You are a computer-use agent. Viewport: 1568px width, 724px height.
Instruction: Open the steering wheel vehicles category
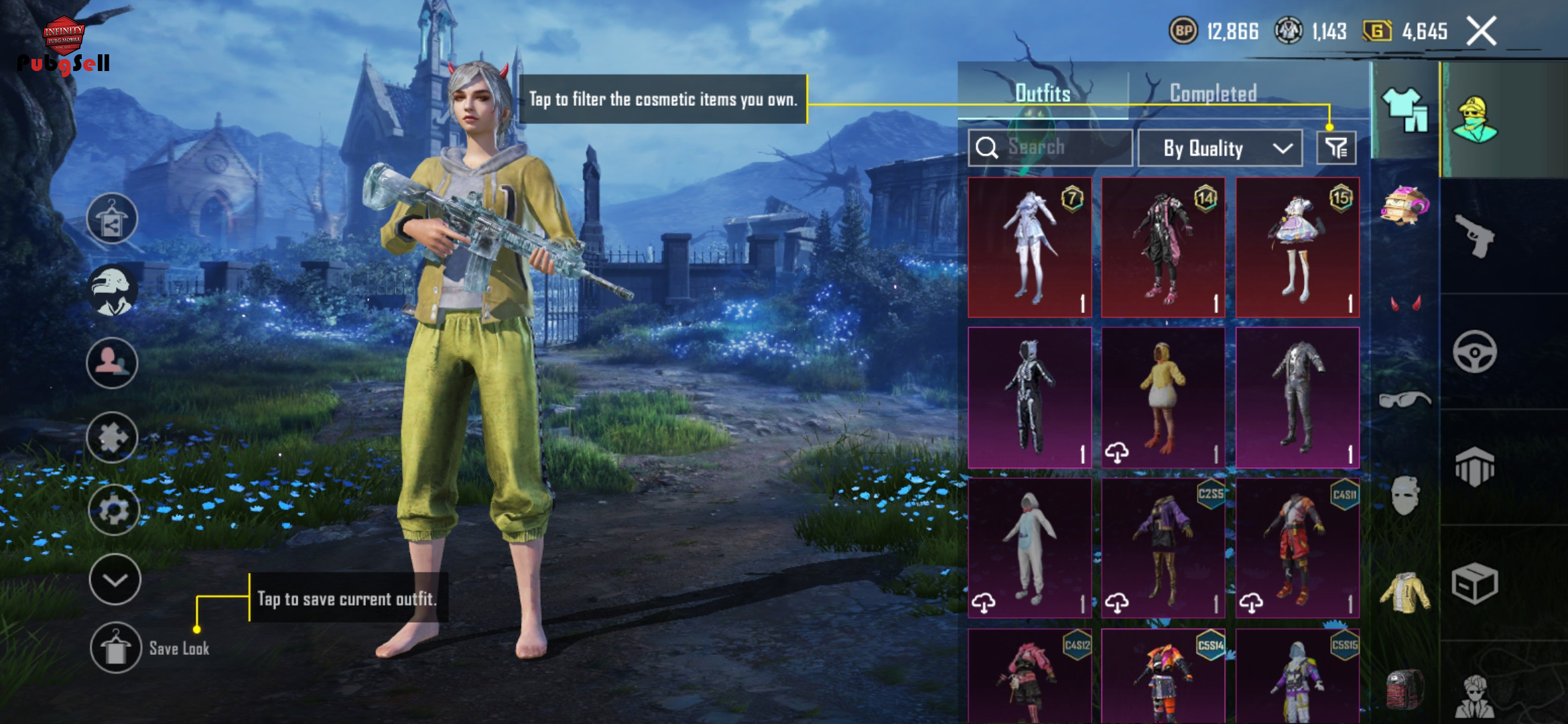coord(1475,351)
